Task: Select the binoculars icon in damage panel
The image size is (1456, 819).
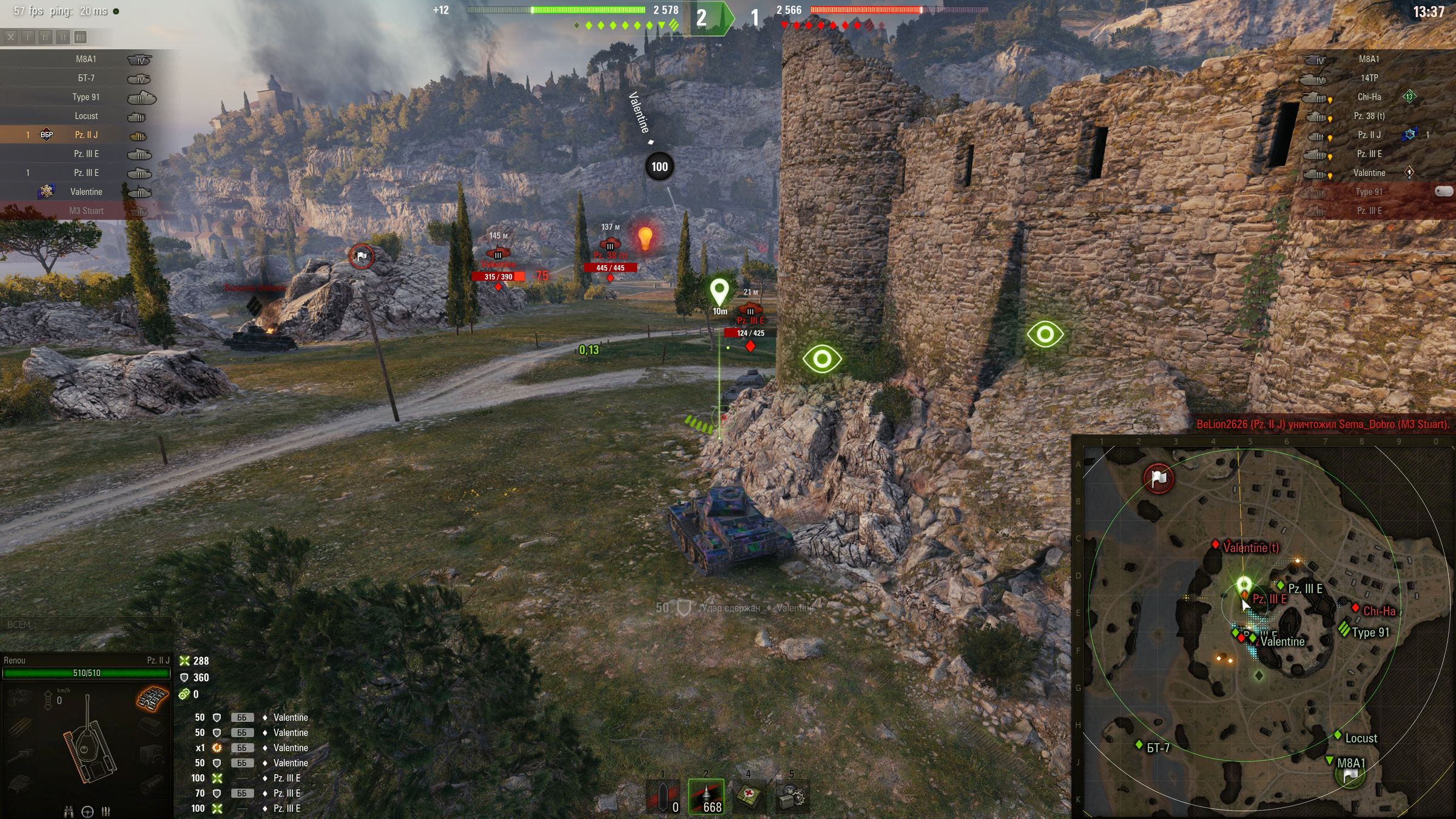Action: point(69,811)
